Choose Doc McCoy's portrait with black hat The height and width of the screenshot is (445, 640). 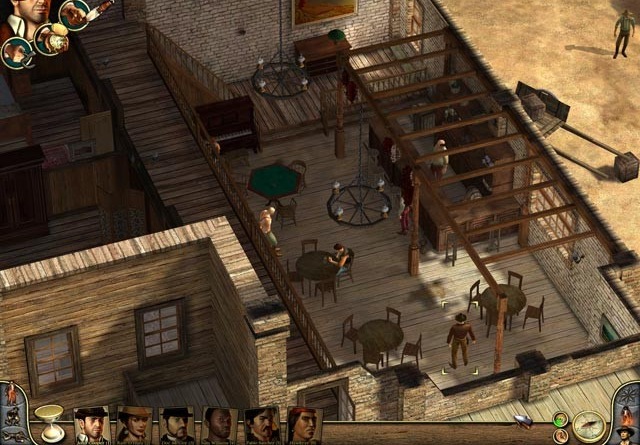(177, 426)
